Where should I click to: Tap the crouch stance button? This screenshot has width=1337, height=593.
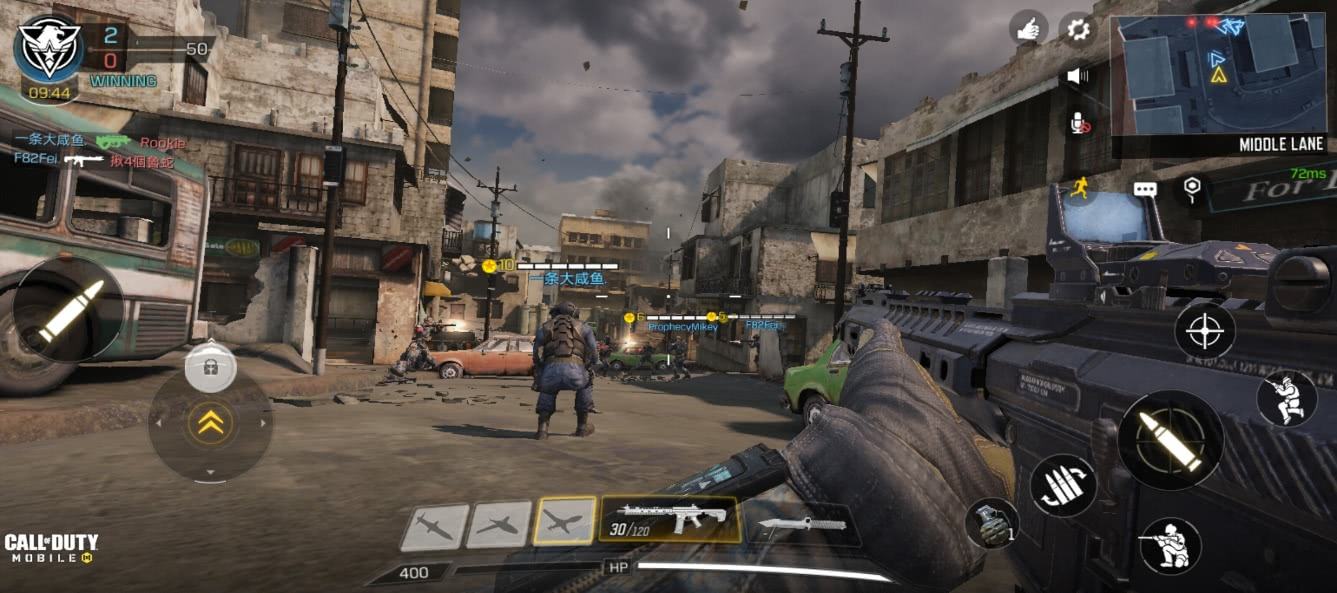click(1285, 397)
